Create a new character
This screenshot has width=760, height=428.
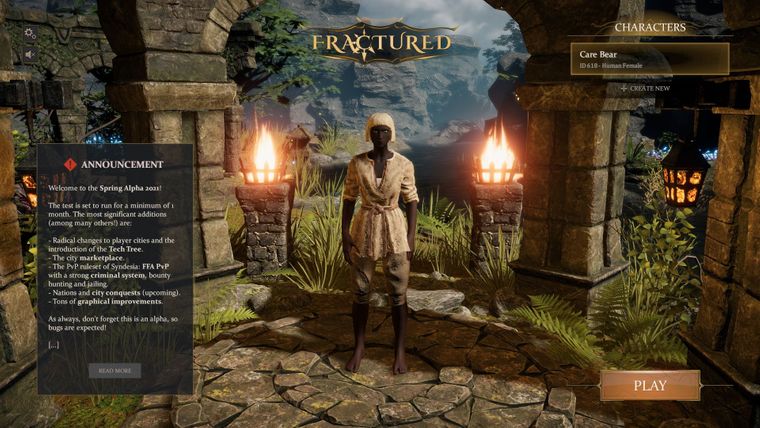pyautogui.click(x=645, y=88)
